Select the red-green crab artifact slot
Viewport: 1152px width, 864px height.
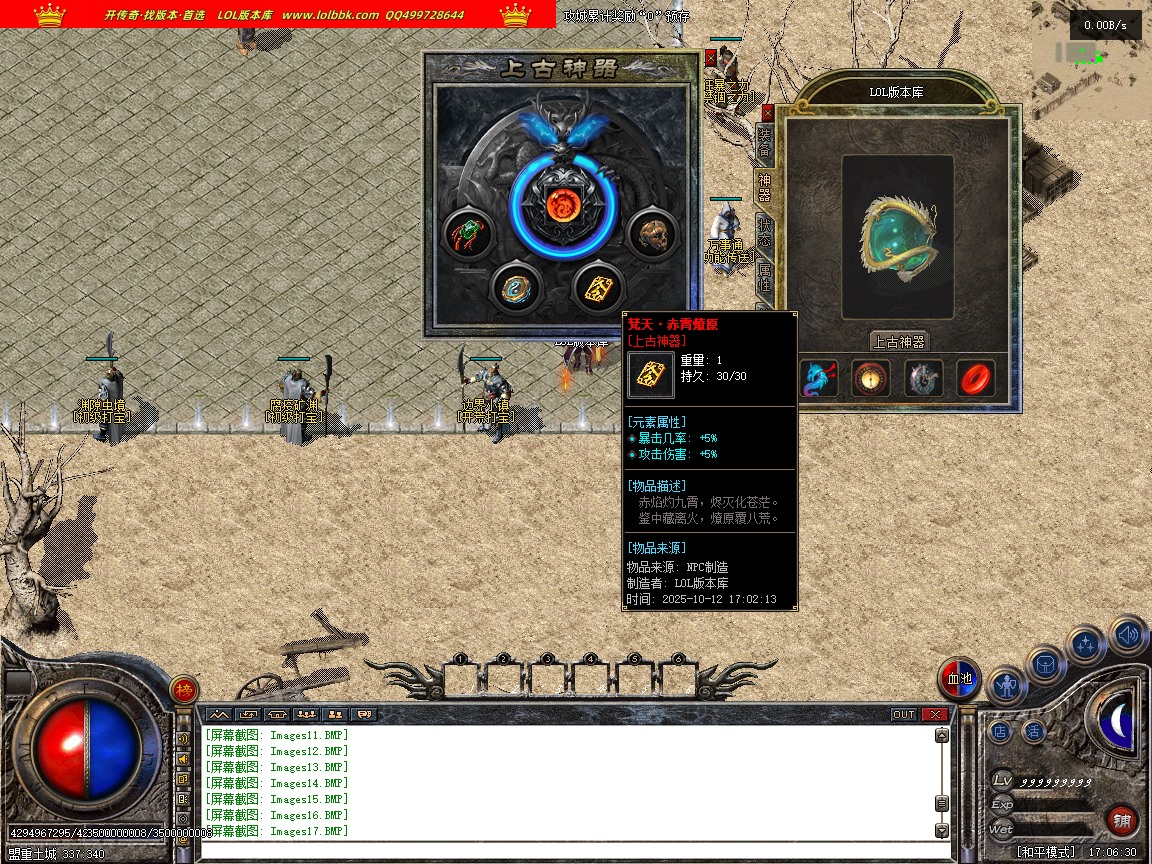(467, 235)
